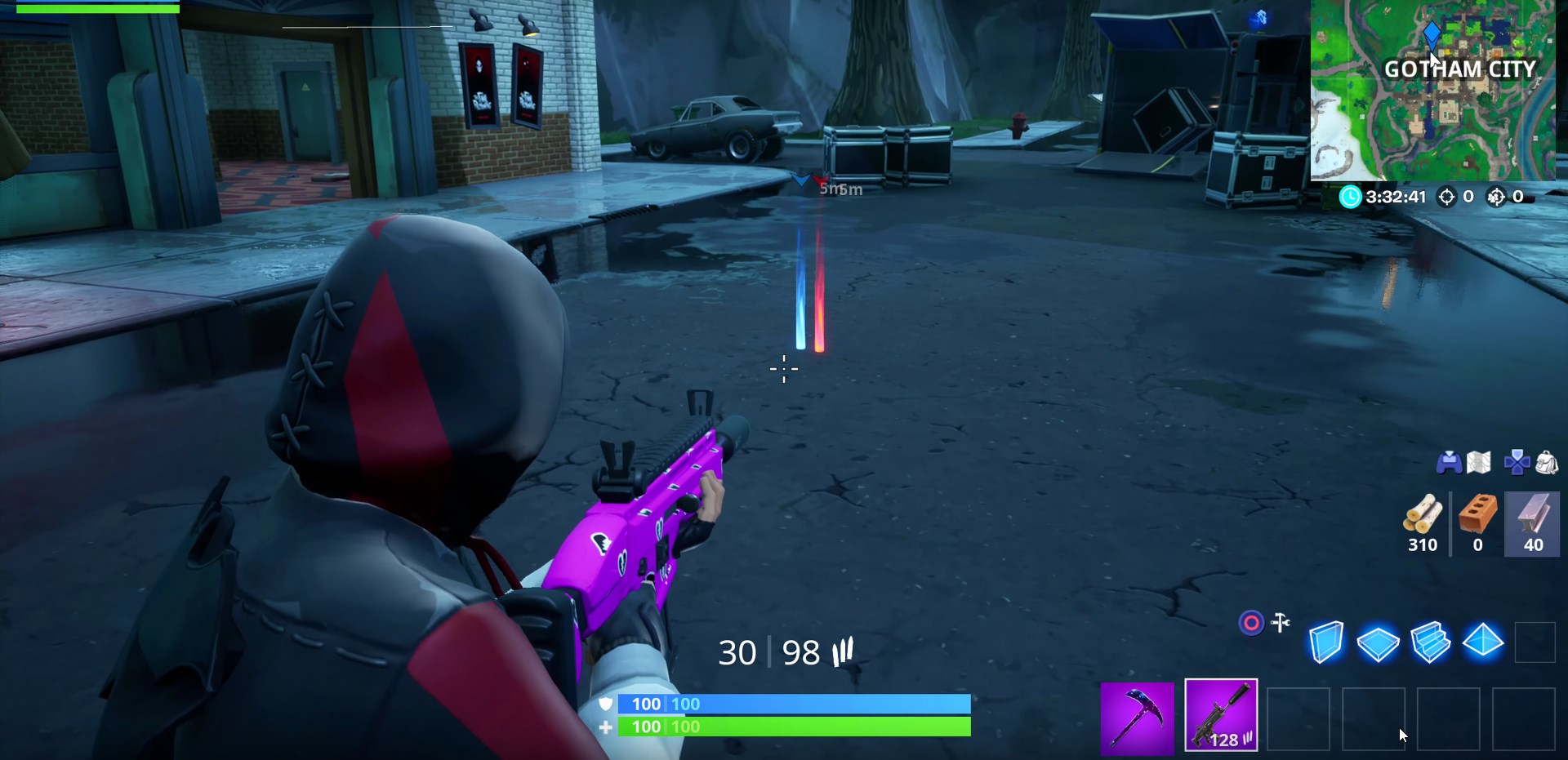Click the controller icon above the resources
The height and width of the screenshot is (760, 1568).
1449,462
